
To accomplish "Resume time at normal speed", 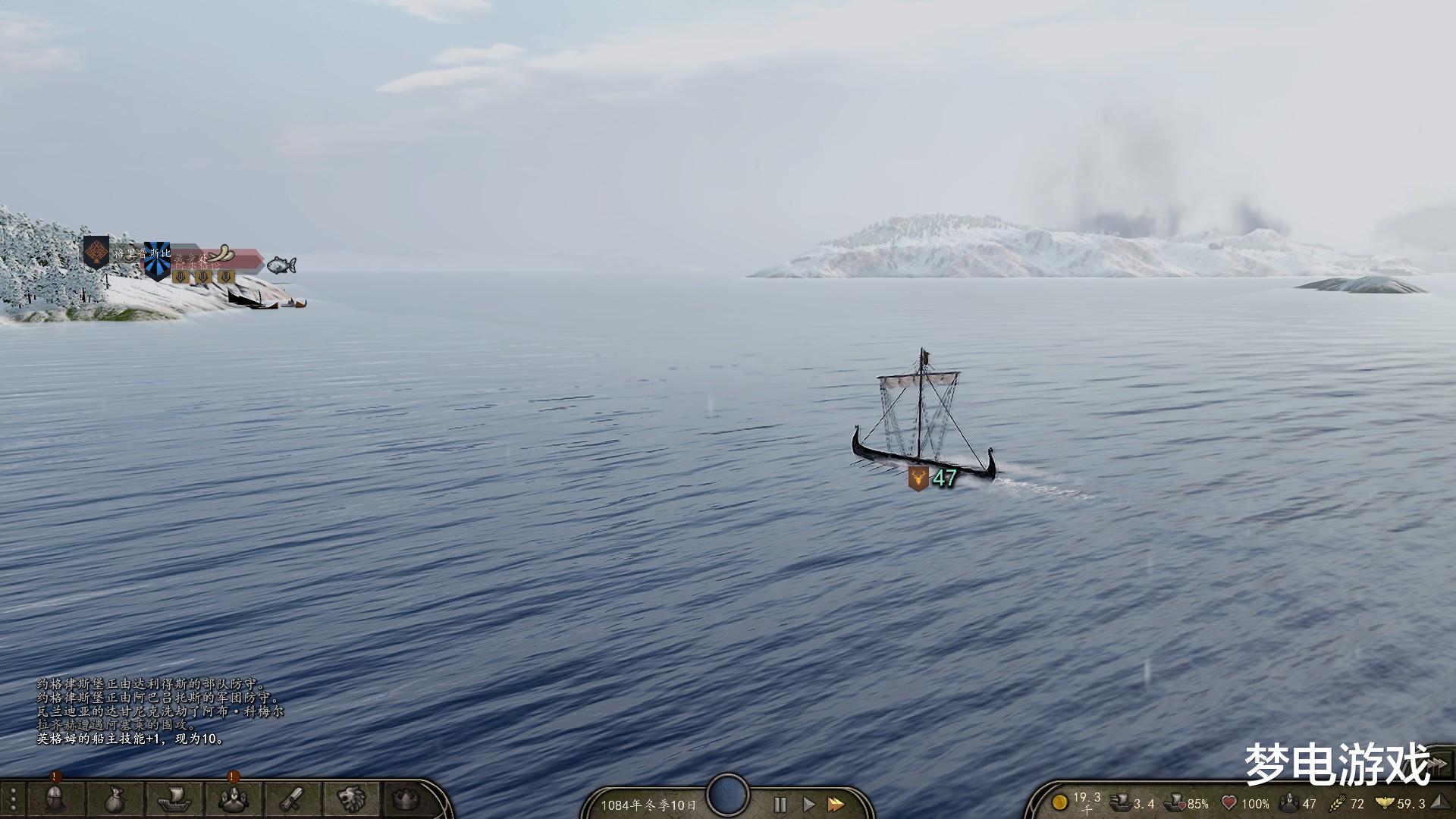I will click(808, 805).
